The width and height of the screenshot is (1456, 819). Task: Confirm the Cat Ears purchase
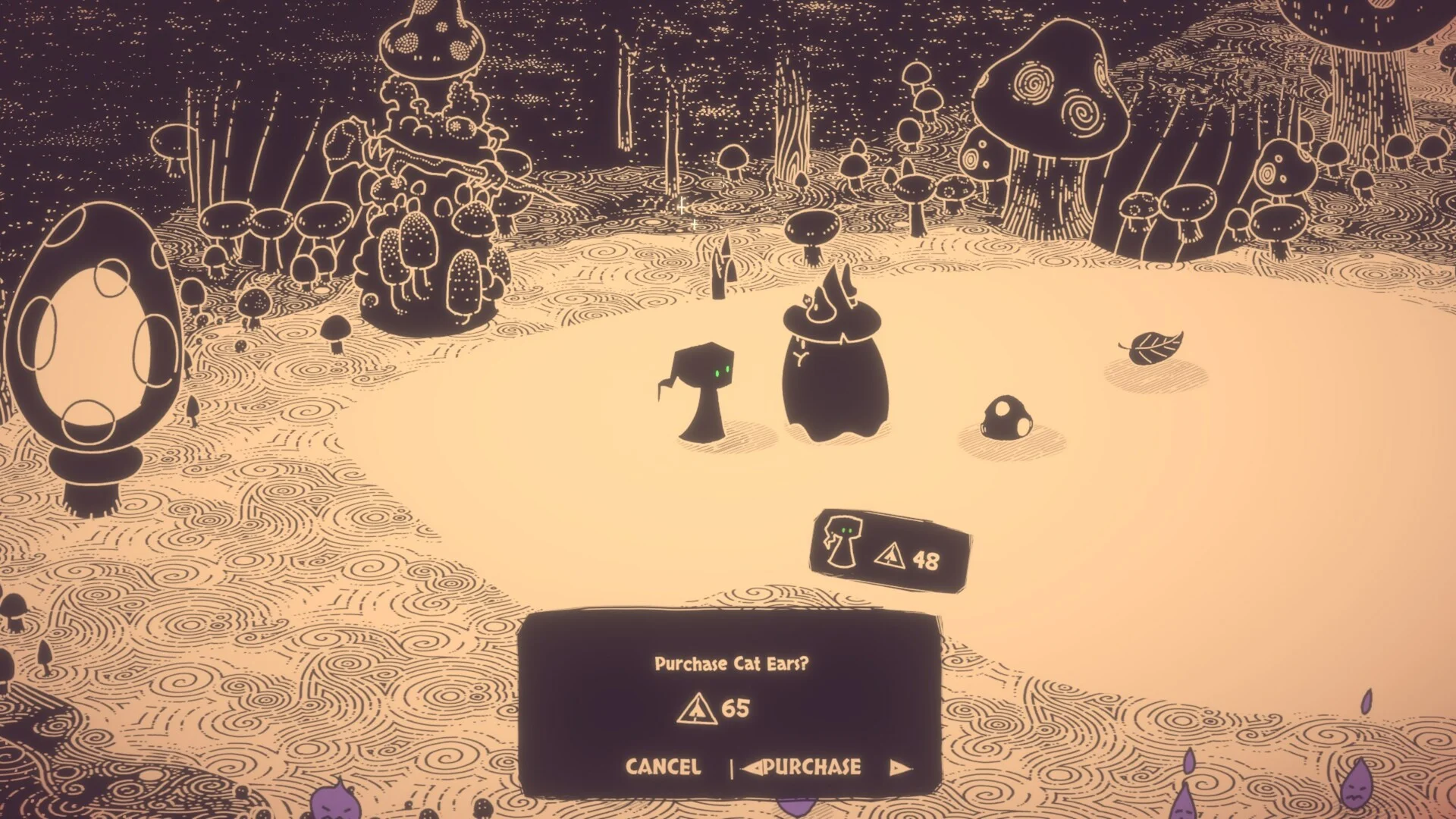coord(812,767)
